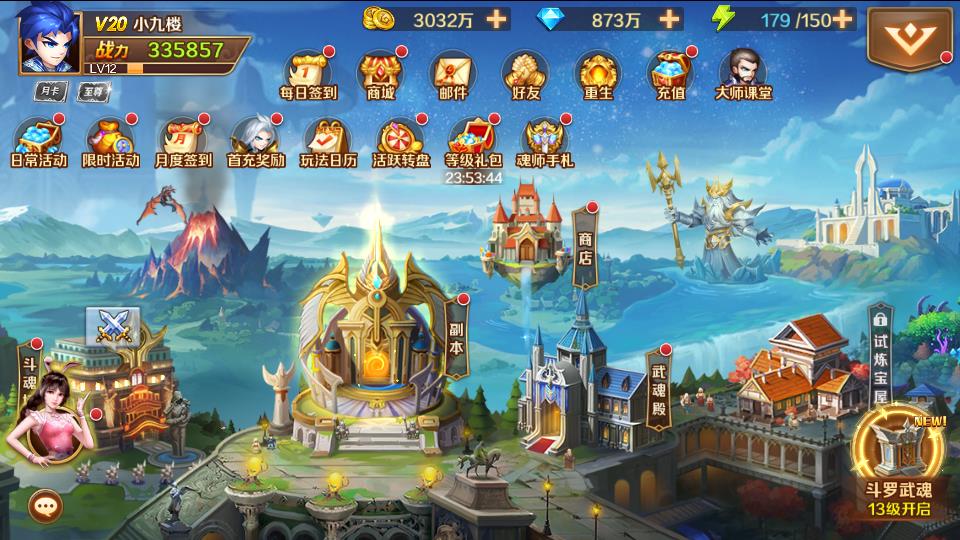Open the 玩法日历 gameplay calendar
The height and width of the screenshot is (540, 960).
pos(327,140)
